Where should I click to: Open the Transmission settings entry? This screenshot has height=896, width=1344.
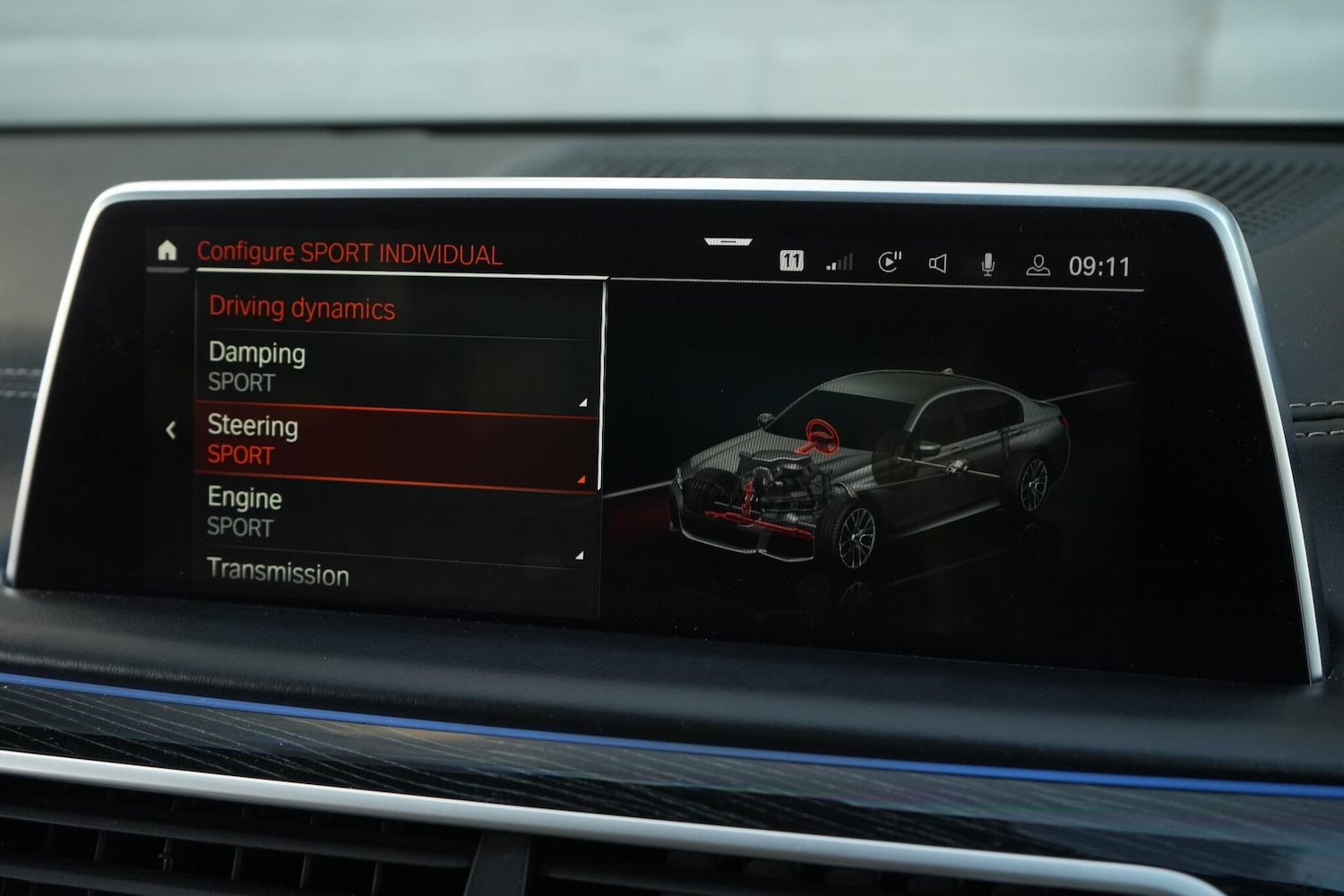280,573
